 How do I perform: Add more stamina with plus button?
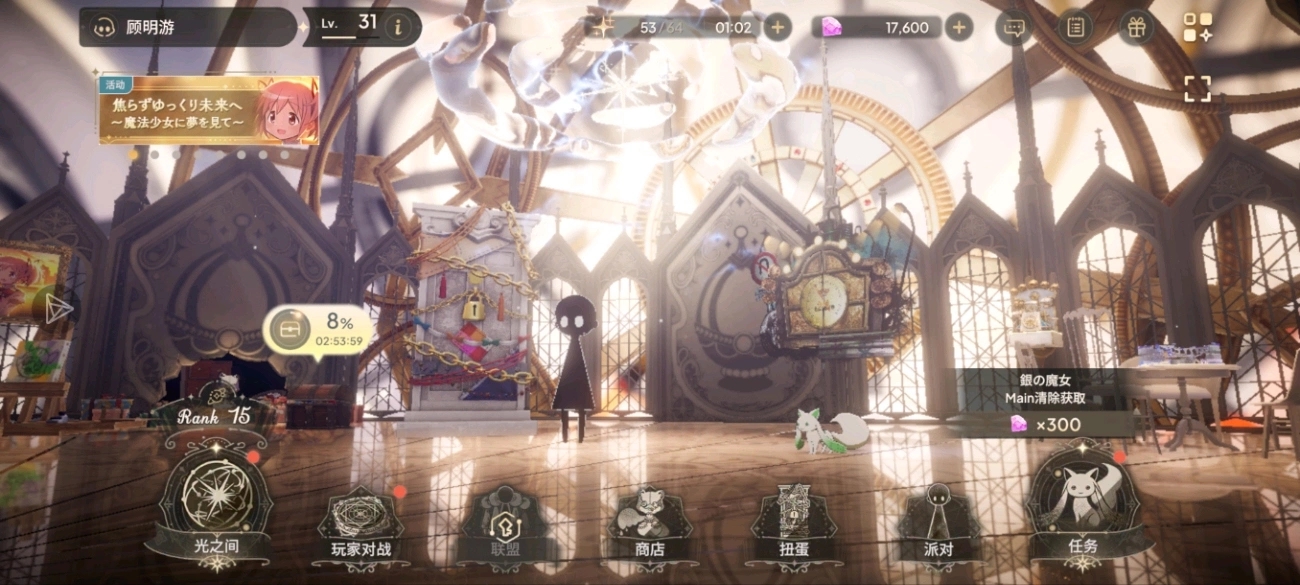(777, 27)
